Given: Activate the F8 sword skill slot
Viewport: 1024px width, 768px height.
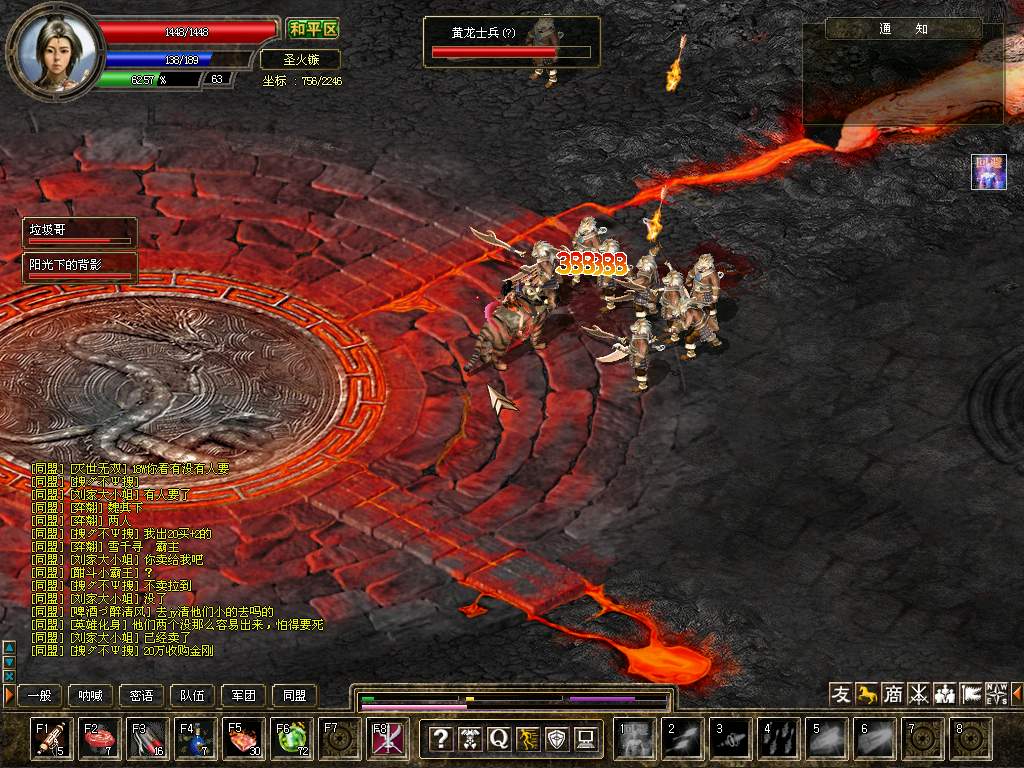Looking at the screenshot, I should click(x=387, y=738).
